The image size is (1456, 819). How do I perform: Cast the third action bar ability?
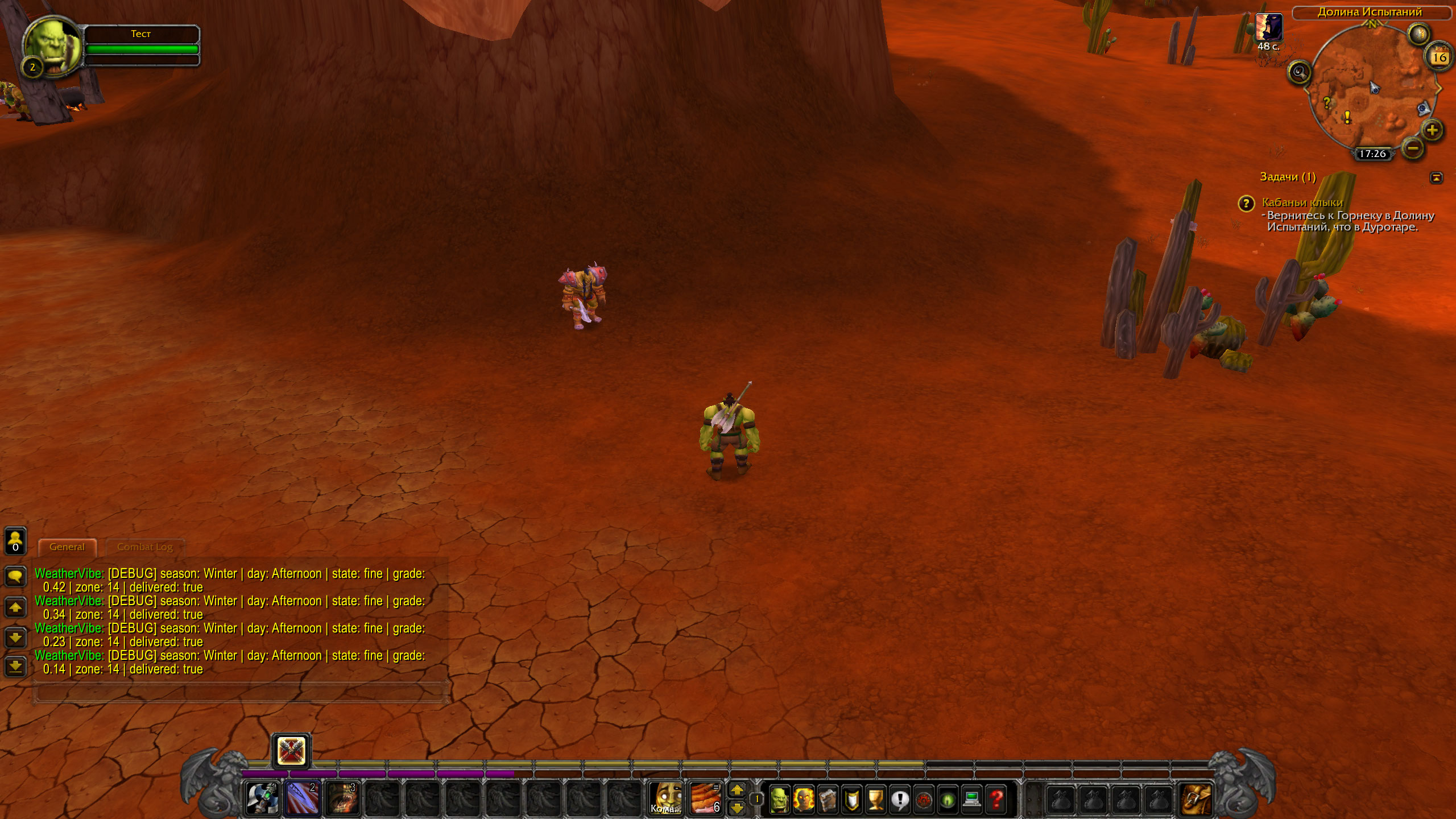(x=343, y=798)
